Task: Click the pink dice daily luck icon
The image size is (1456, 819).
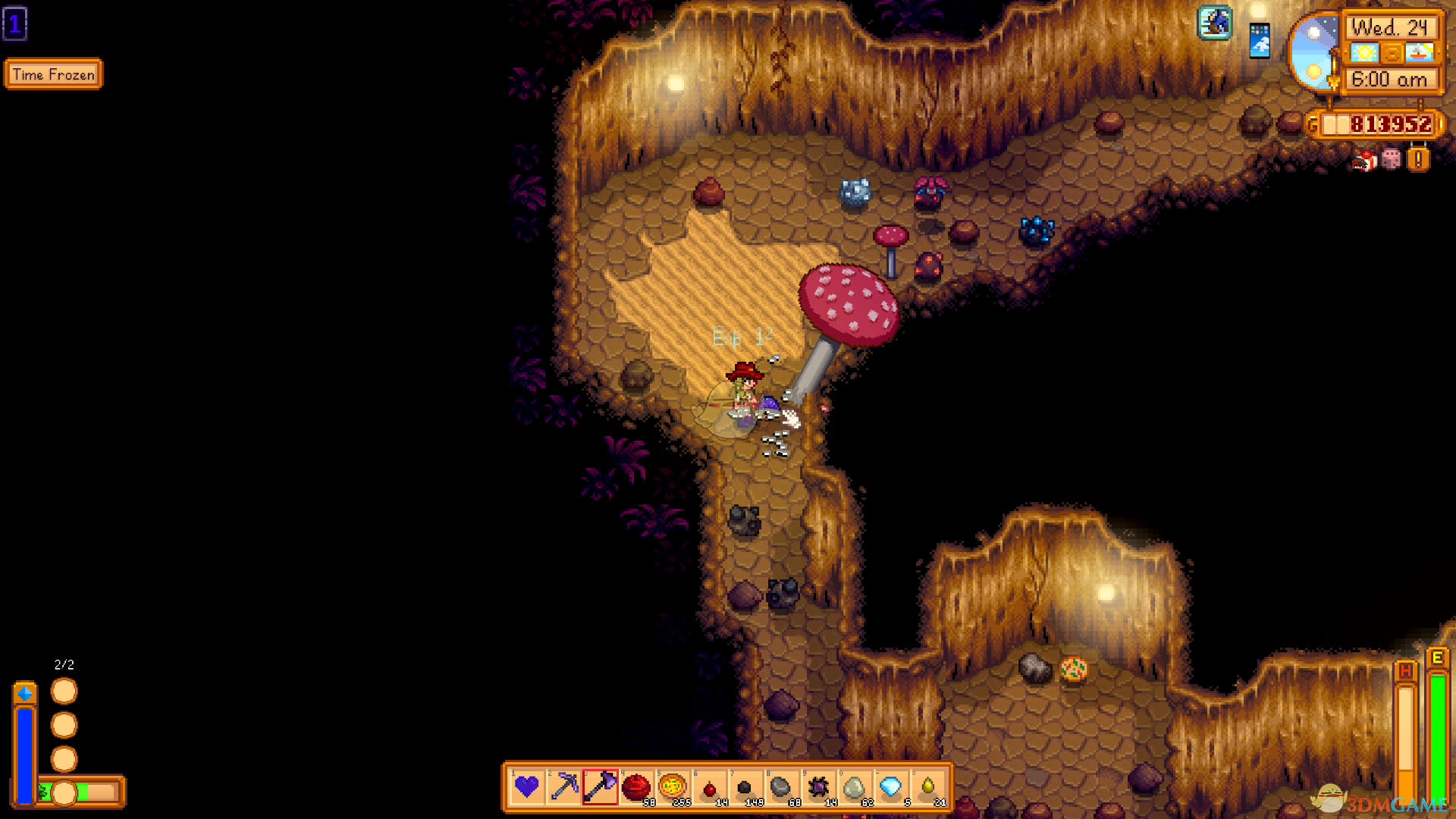Action: (1391, 159)
